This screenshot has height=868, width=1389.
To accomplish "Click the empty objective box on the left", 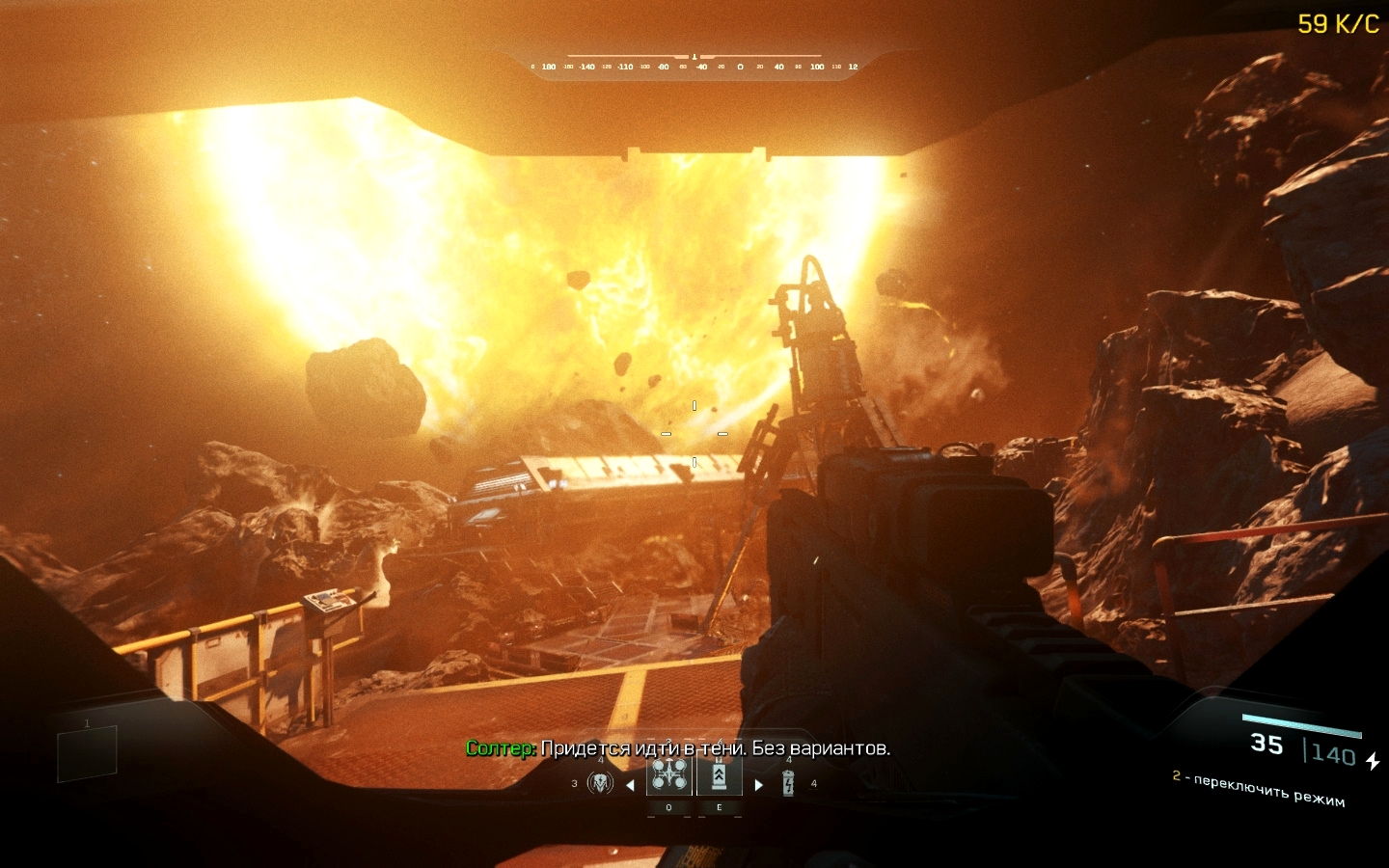I will point(87,753).
